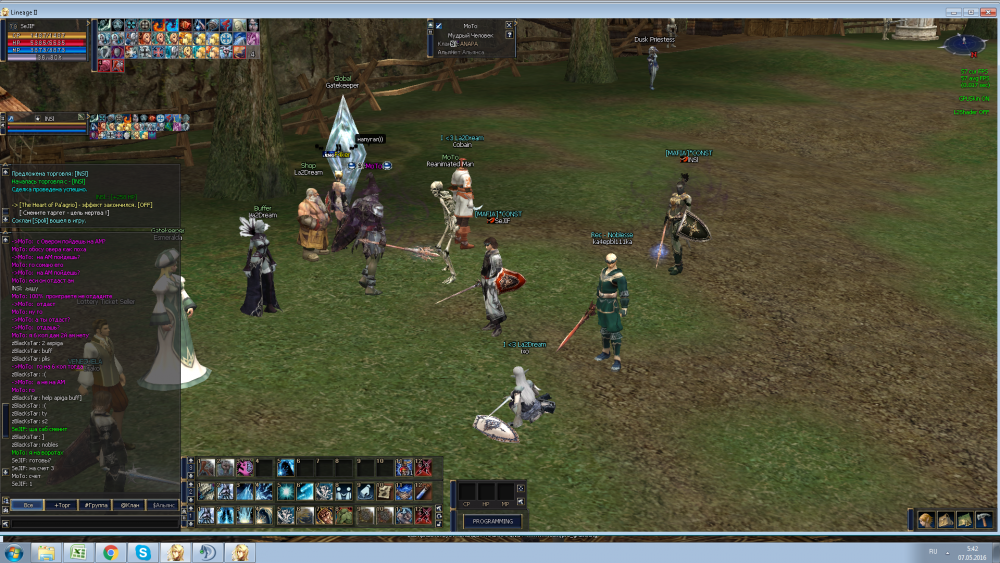Open the "$Альянс" alliance chat tab
Viewport: 1000px width, 563px height.
click(163, 505)
